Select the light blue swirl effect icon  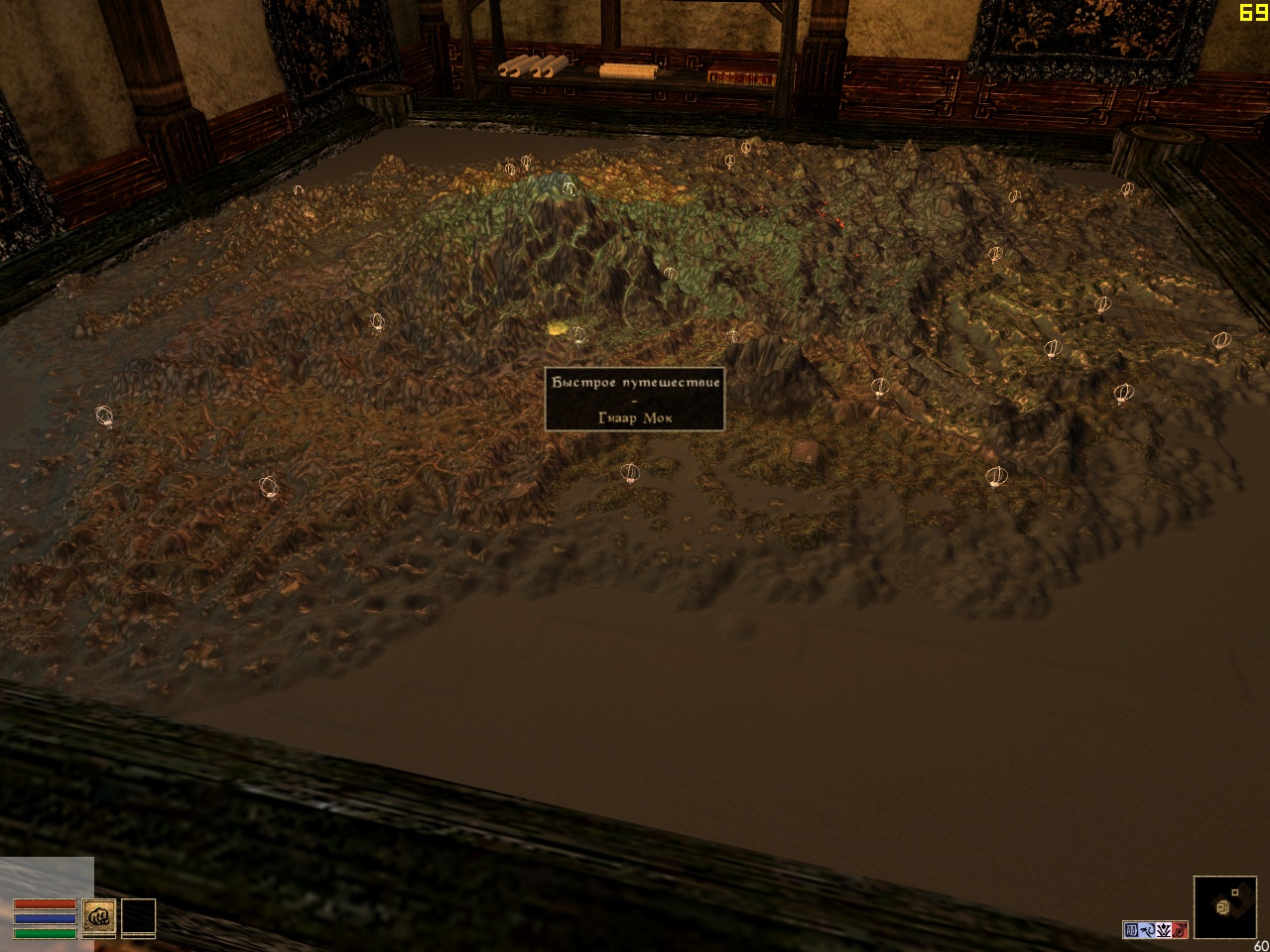(x=1148, y=930)
